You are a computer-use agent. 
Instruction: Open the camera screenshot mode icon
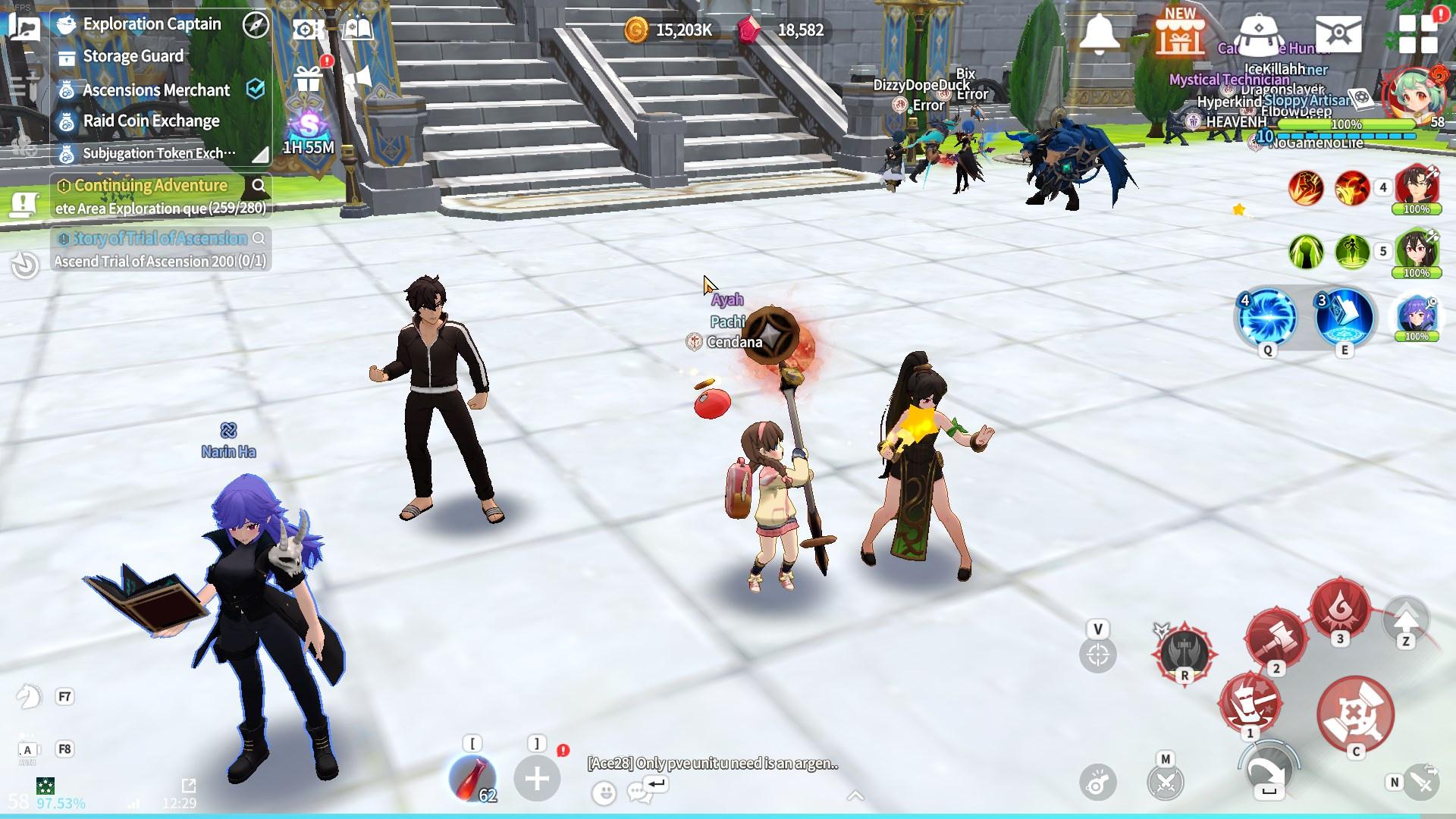coord(306,30)
